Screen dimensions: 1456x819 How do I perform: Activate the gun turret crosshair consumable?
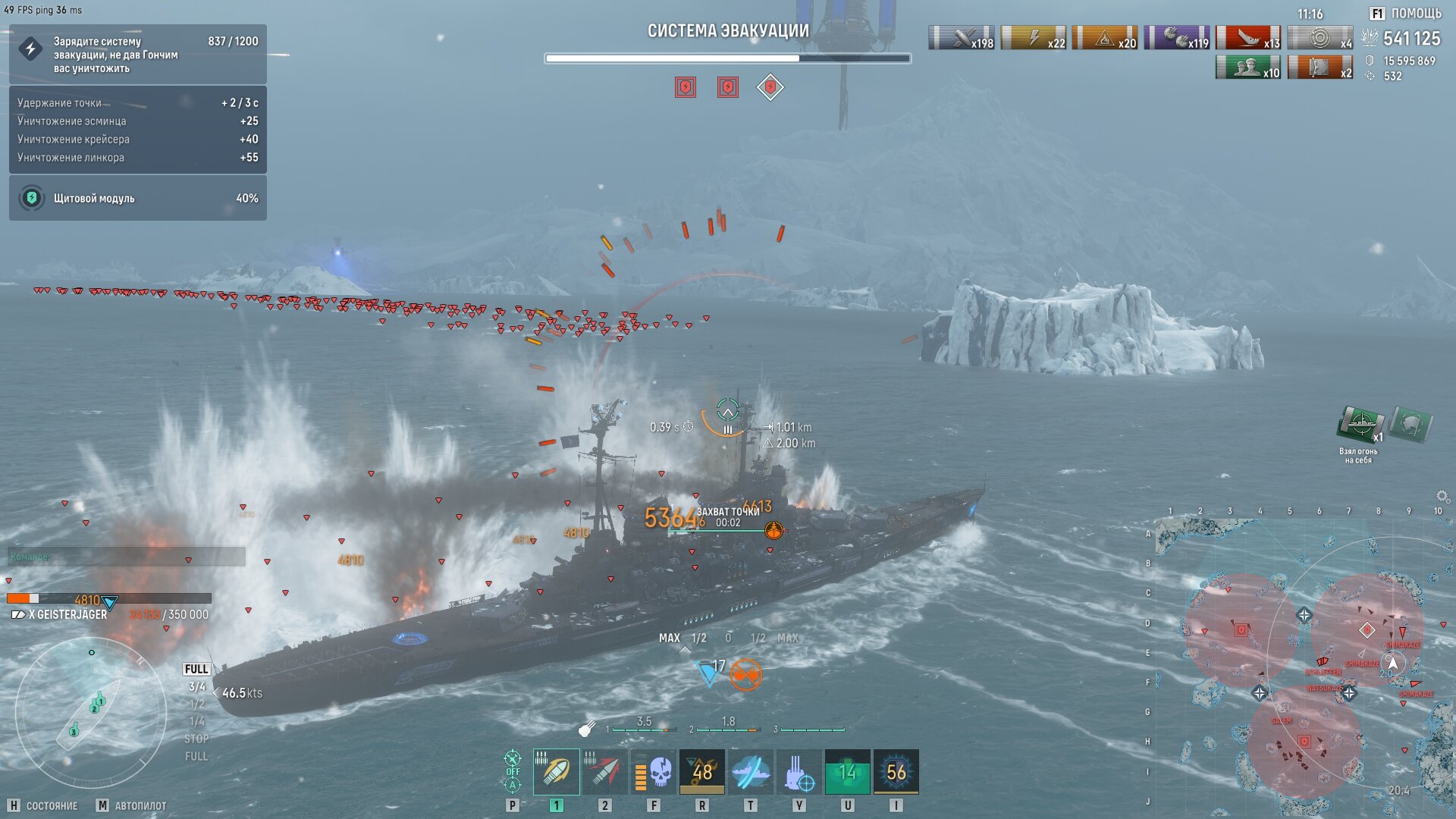(x=799, y=772)
